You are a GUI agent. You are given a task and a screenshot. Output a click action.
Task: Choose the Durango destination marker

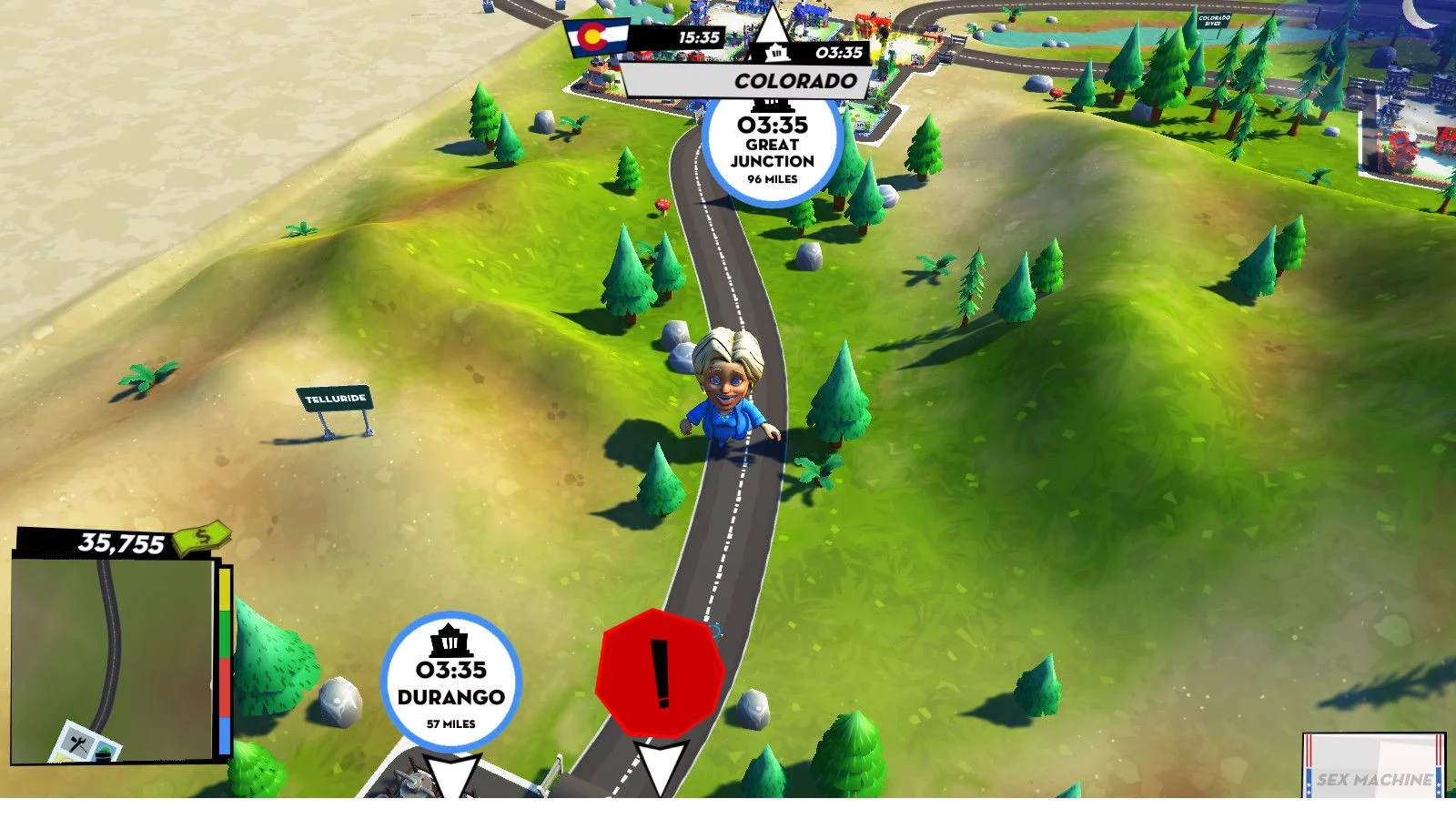point(450,681)
